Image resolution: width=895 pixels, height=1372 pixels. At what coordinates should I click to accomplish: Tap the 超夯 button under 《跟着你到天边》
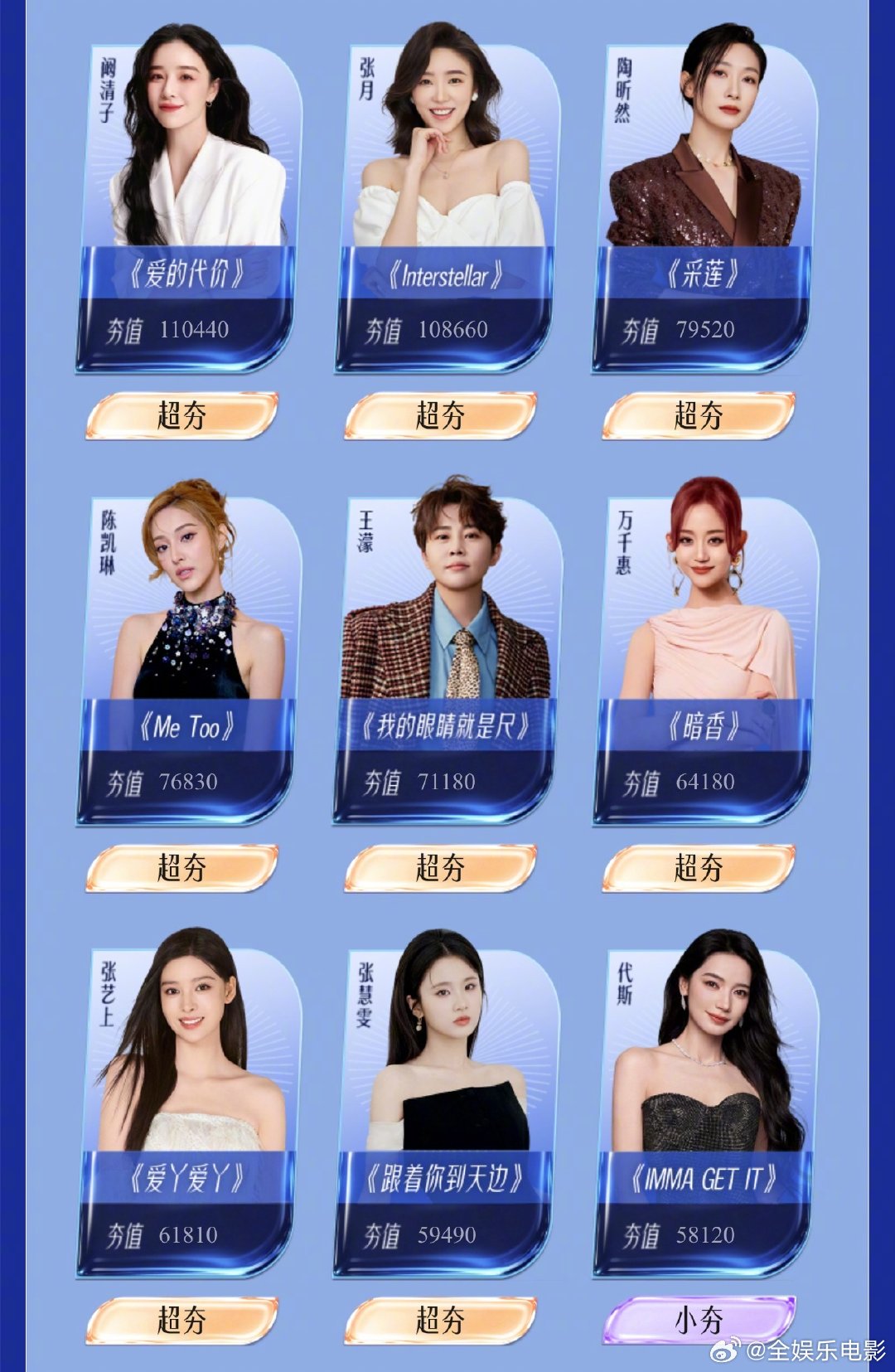tap(440, 1320)
